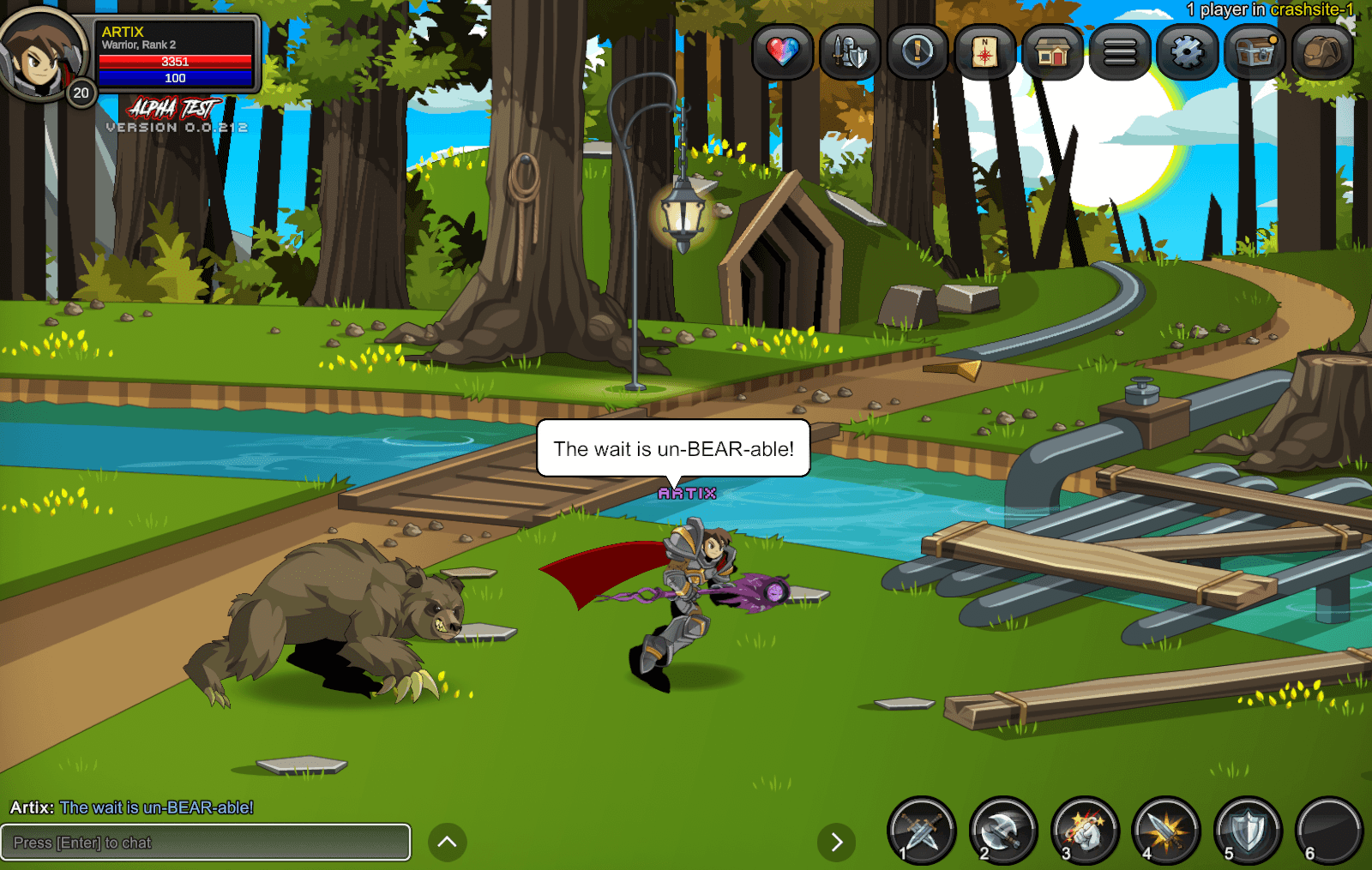Open the knight with sword and shield menu
This screenshot has width=1372, height=870.
coord(850,52)
